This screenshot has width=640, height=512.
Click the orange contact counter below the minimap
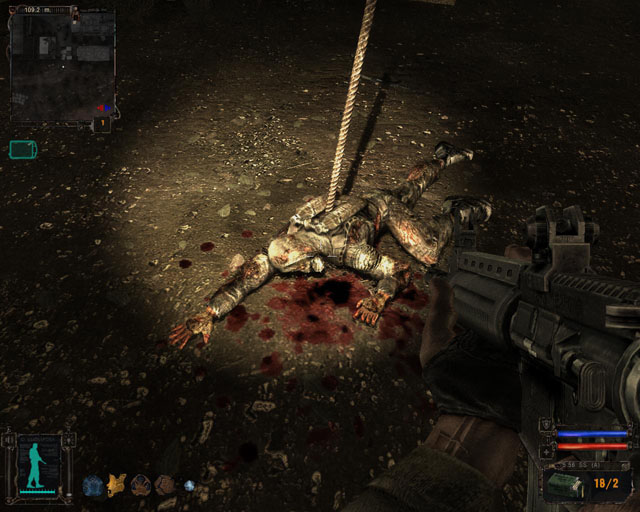coord(101,125)
